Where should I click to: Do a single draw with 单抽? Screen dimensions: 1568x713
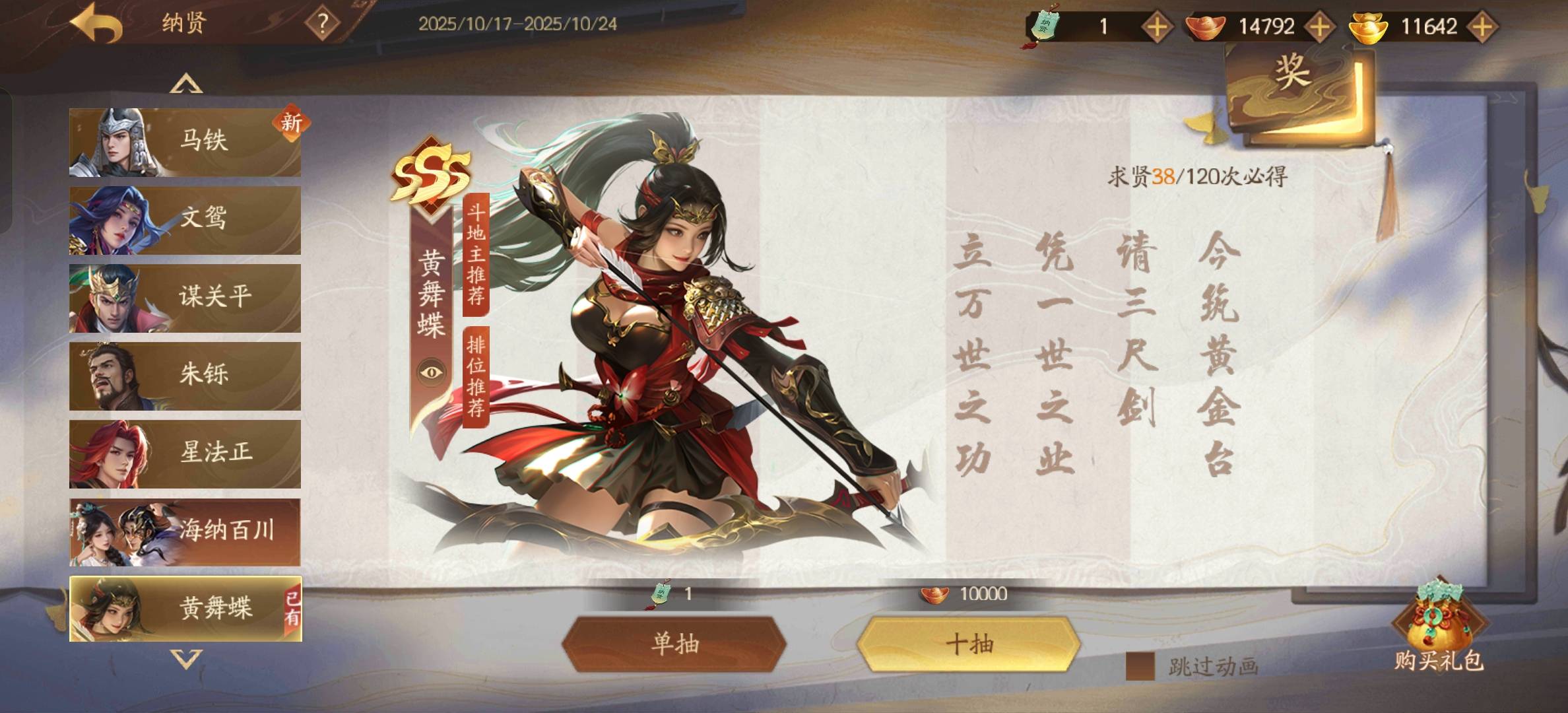point(674,644)
